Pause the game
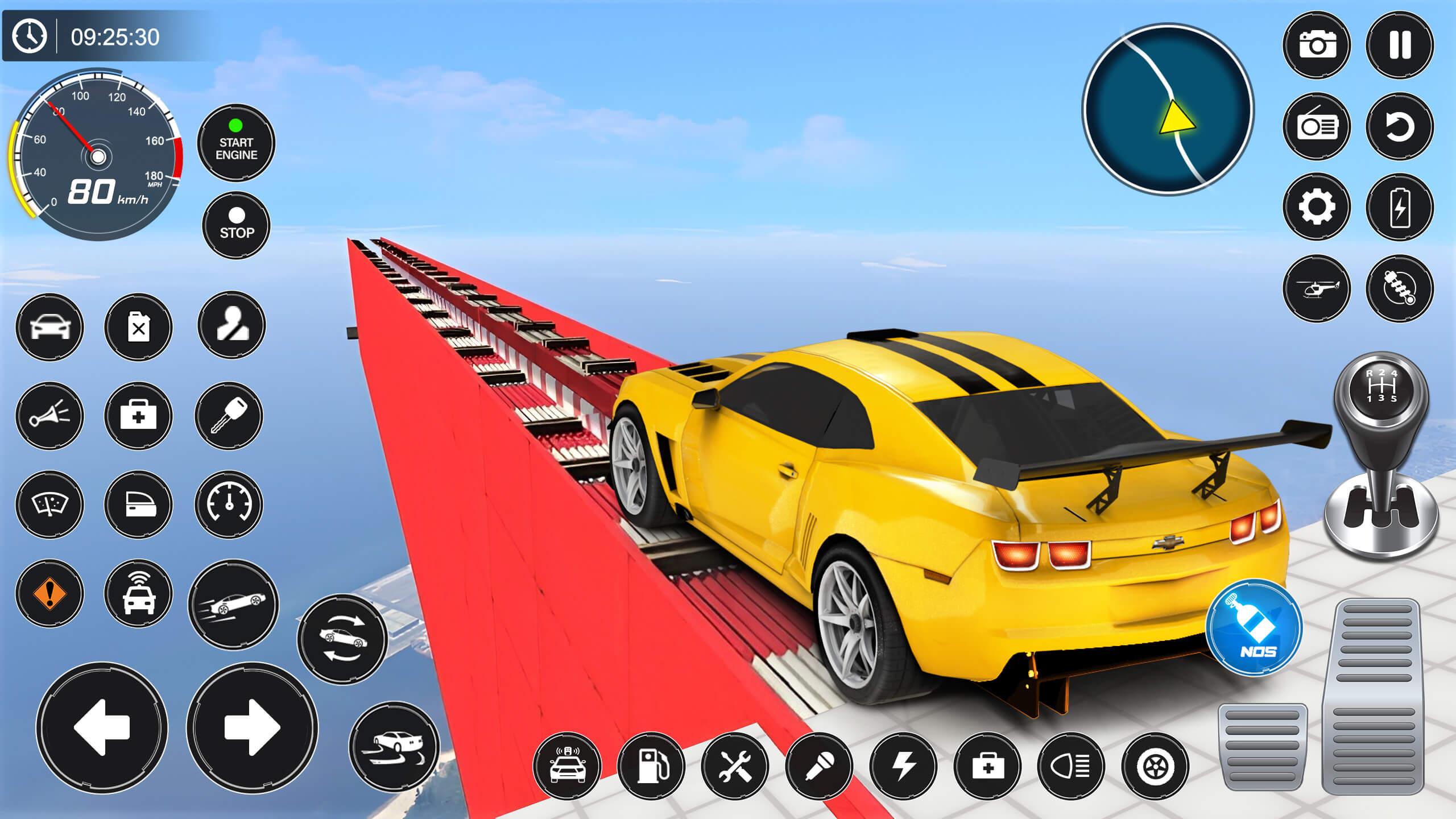 (1400, 45)
